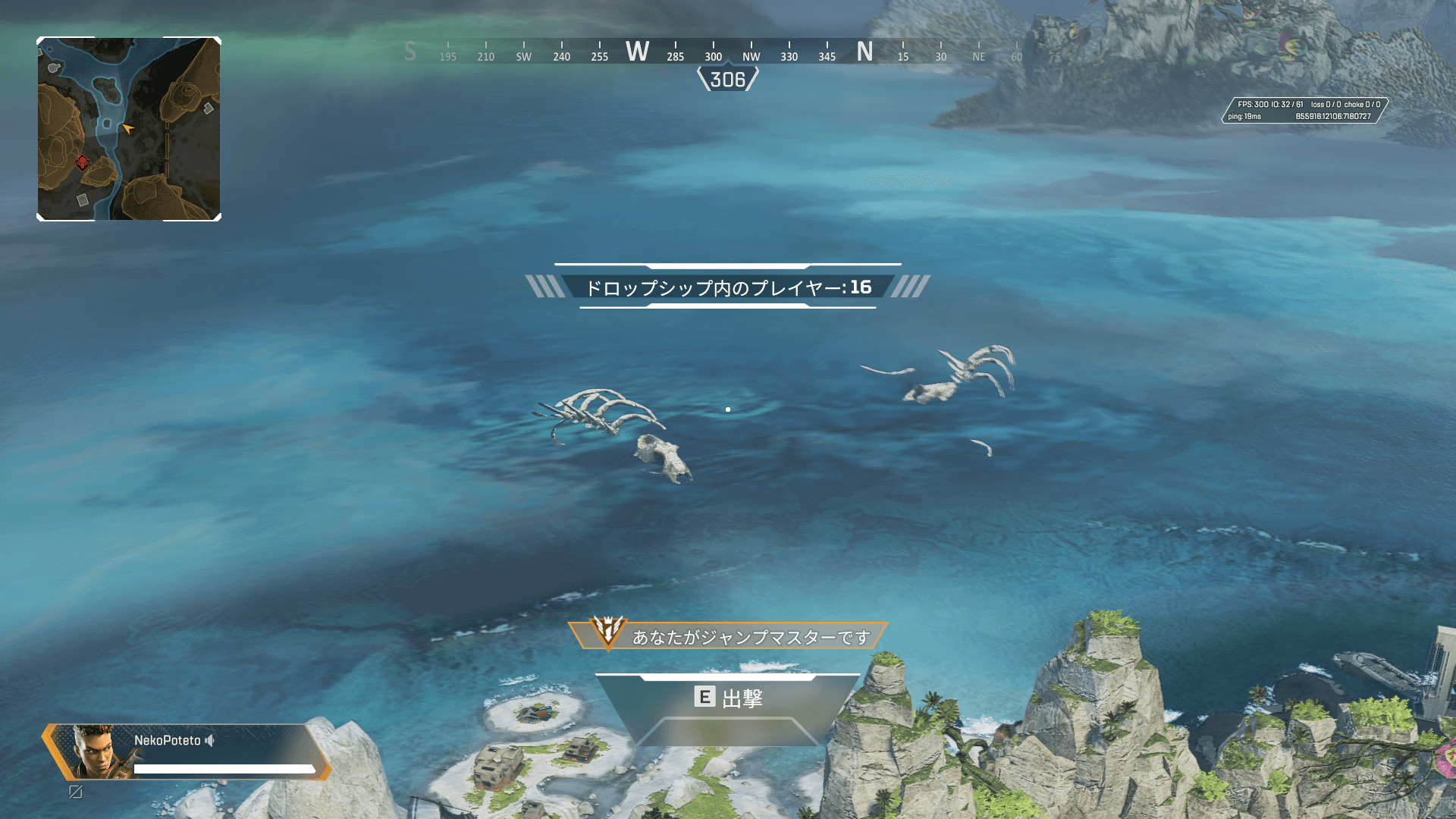1456x819 pixels.
Task: Open the minimap in the corner
Action: [x=129, y=129]
